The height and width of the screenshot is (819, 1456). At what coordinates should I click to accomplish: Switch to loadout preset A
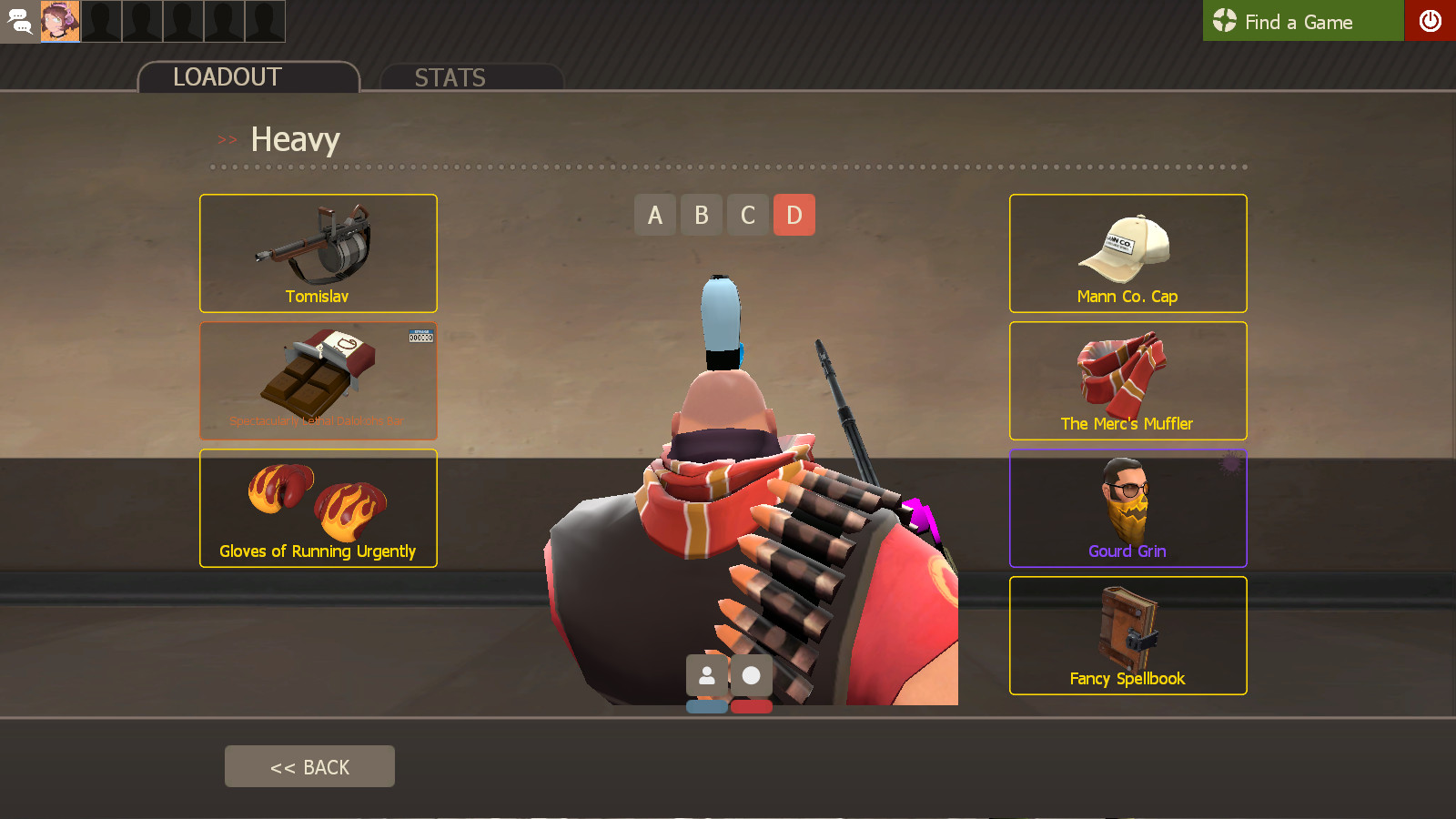[655, 215]
